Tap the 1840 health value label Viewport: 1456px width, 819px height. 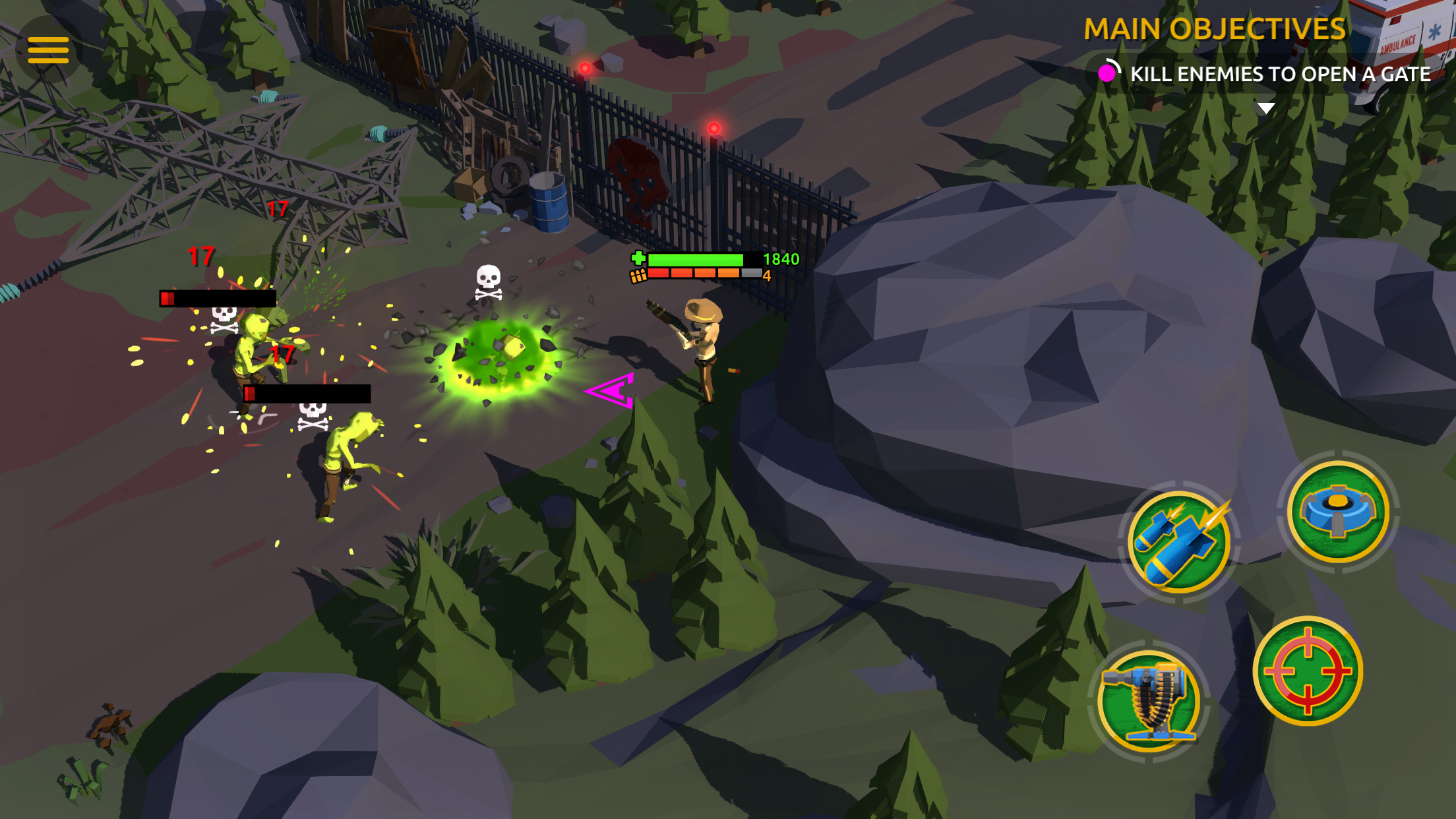[780, 260]
